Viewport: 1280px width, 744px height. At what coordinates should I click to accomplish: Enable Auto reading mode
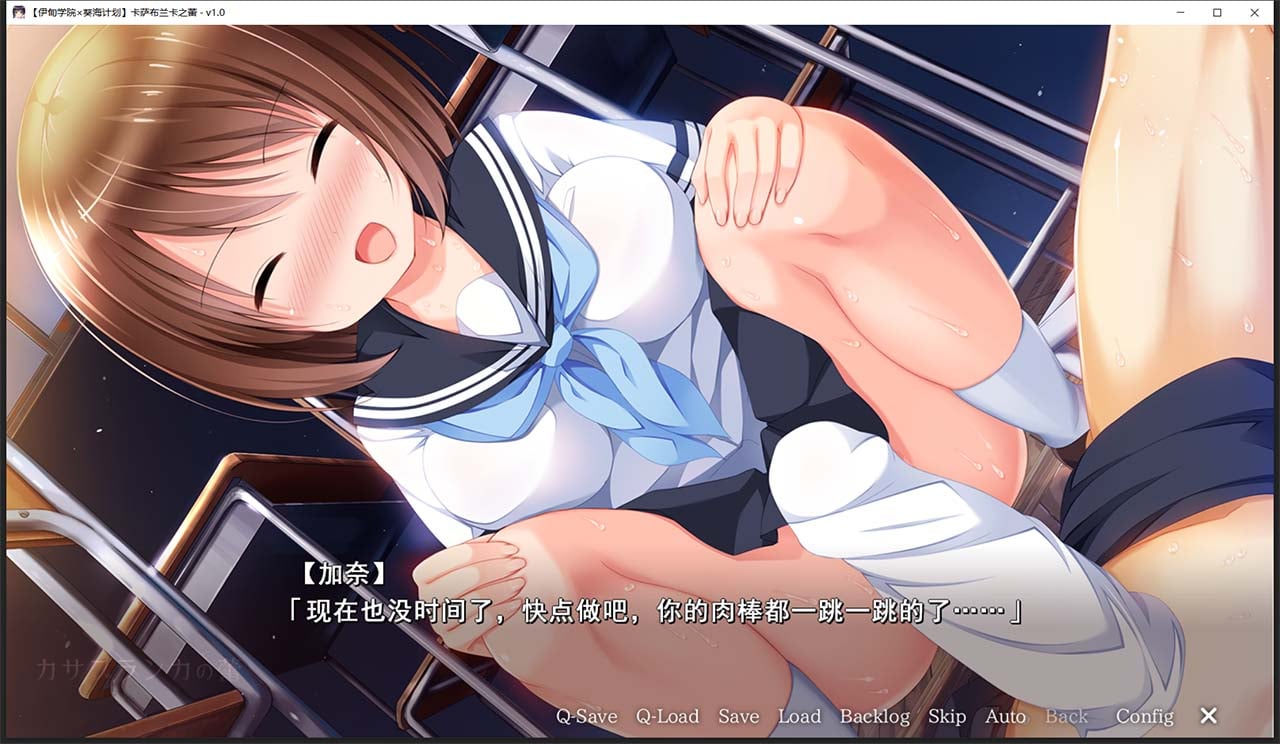pos(1006,717)
